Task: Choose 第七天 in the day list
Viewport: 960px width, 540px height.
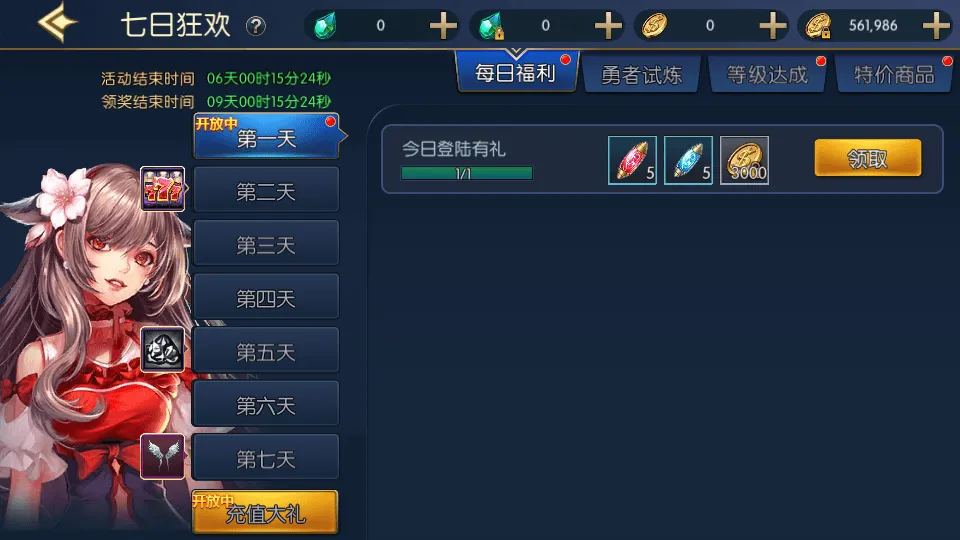Action: tap(266, 458)
